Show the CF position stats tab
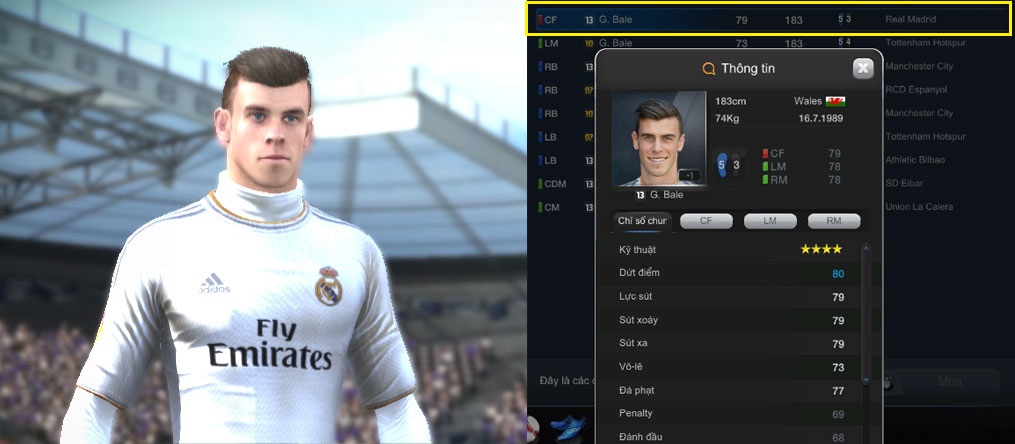 pos(706,221)
